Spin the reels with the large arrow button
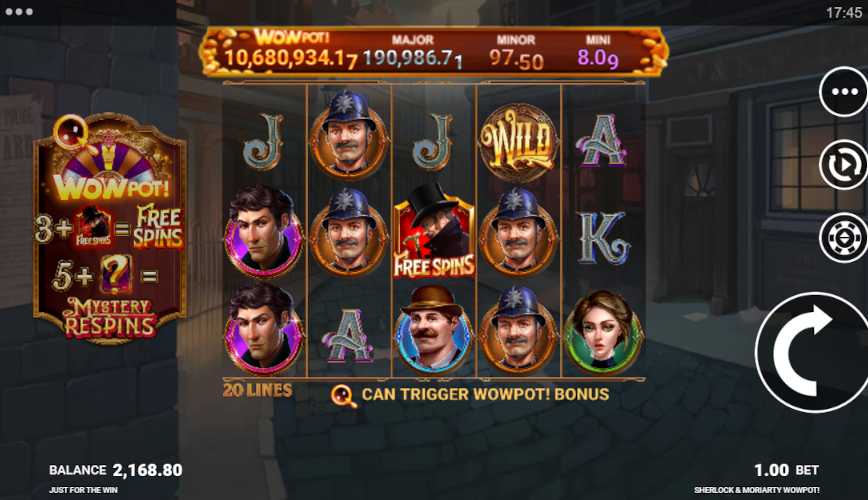This screenshot has width=868, height=500. coord(812,352)
